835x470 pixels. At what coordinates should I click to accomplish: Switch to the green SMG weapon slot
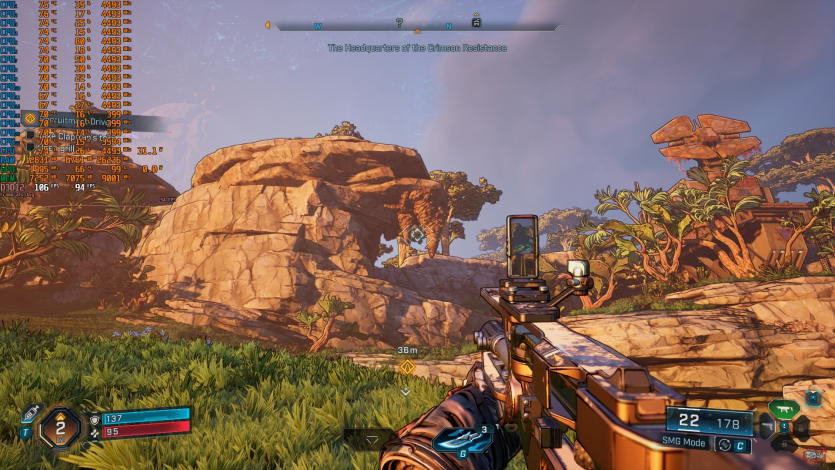coord(789,408)
